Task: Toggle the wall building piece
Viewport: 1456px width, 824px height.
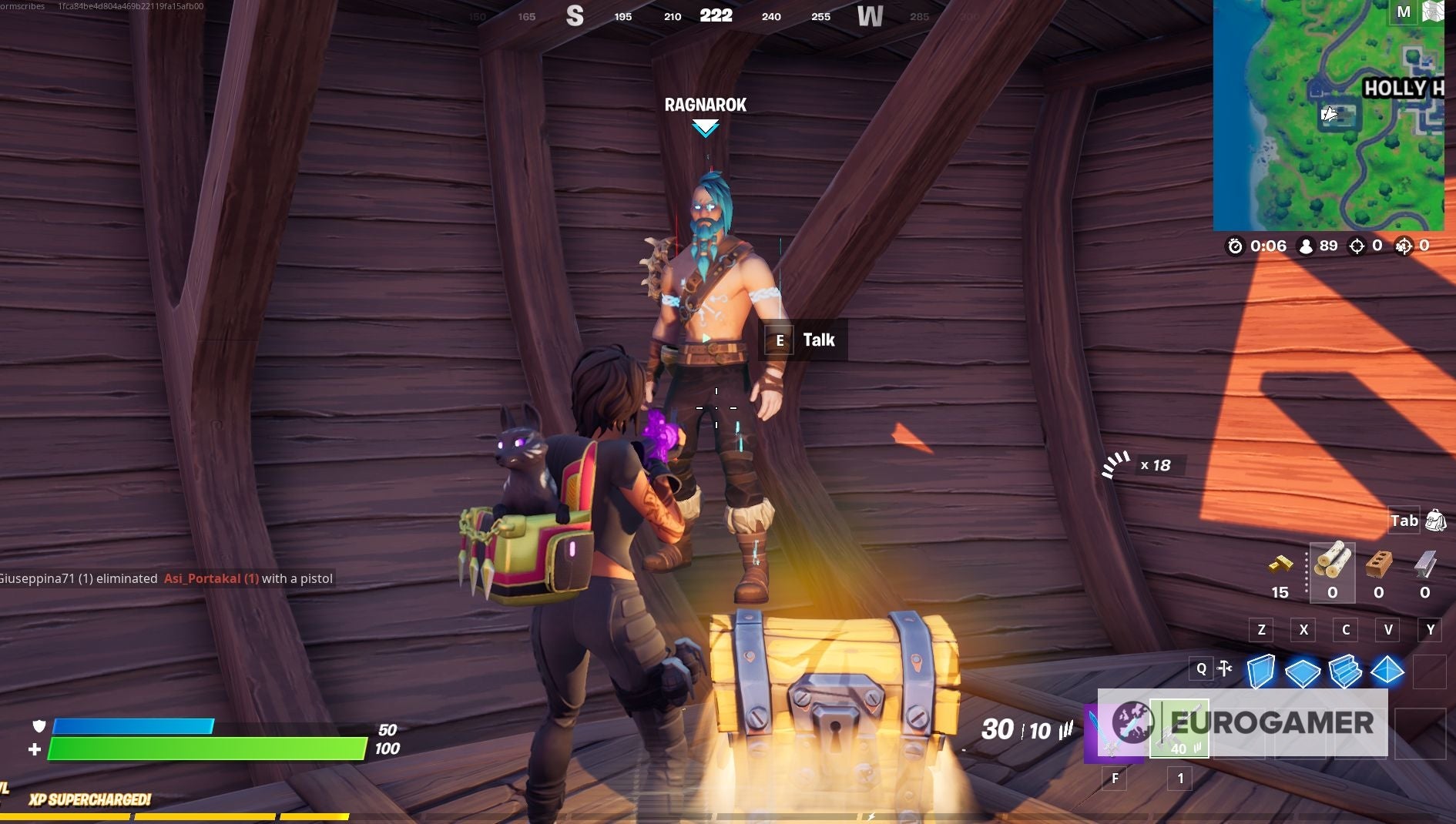Action: [1261, 672]
